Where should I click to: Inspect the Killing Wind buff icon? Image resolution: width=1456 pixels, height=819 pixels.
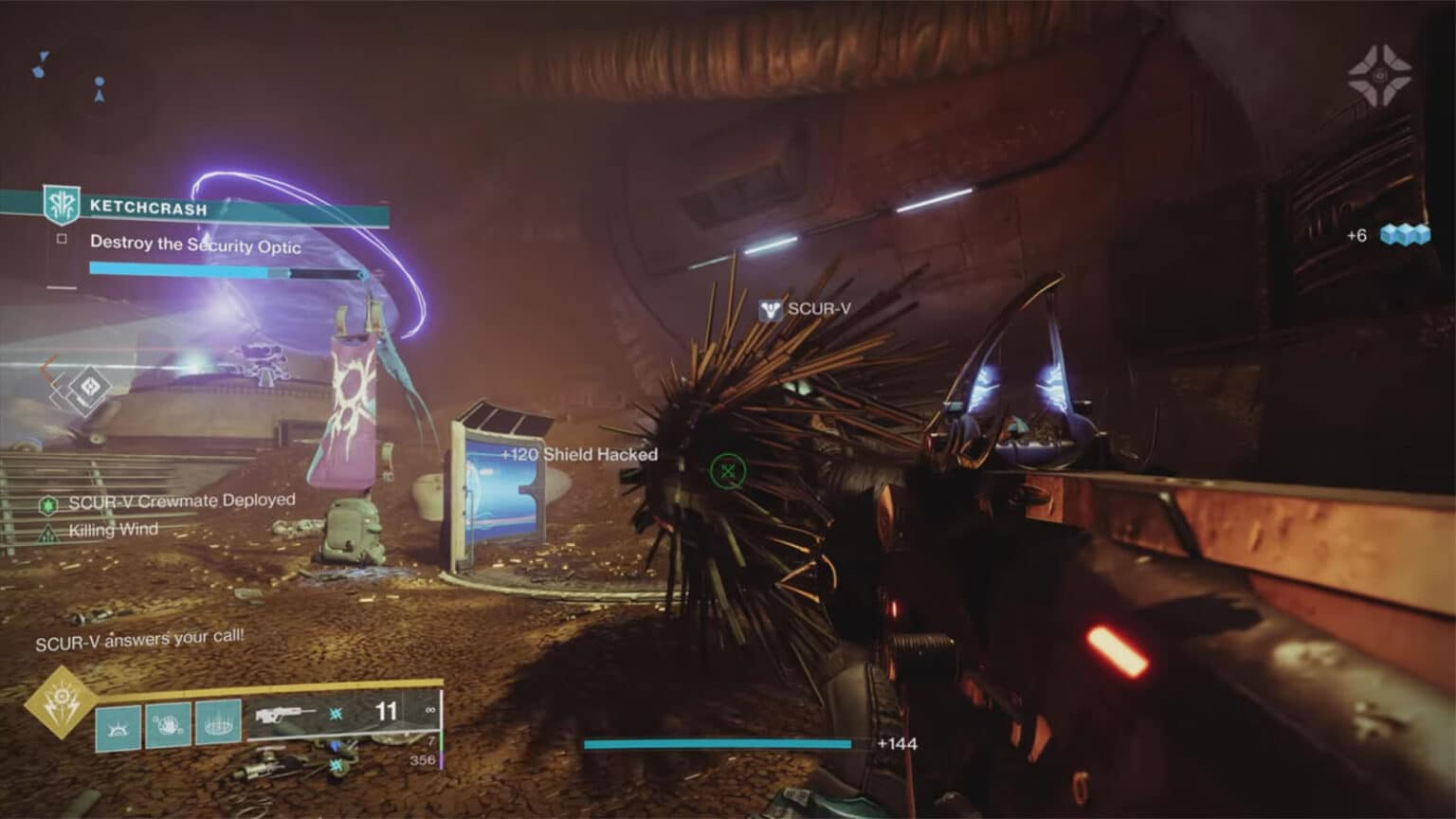pos(48,535)
